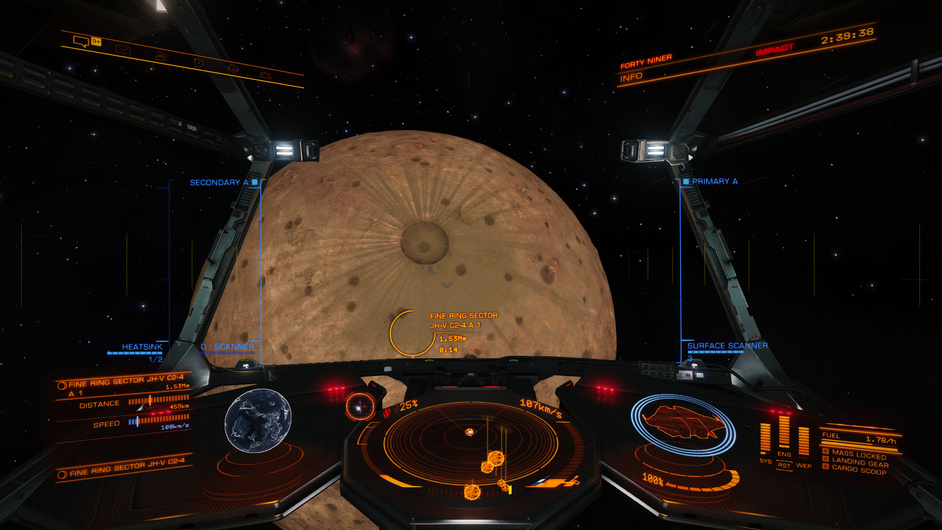Toggle the LANDING GEAR indicator
Image resolution: width=942 pixels, height=530 pixels.
point(860,463)
